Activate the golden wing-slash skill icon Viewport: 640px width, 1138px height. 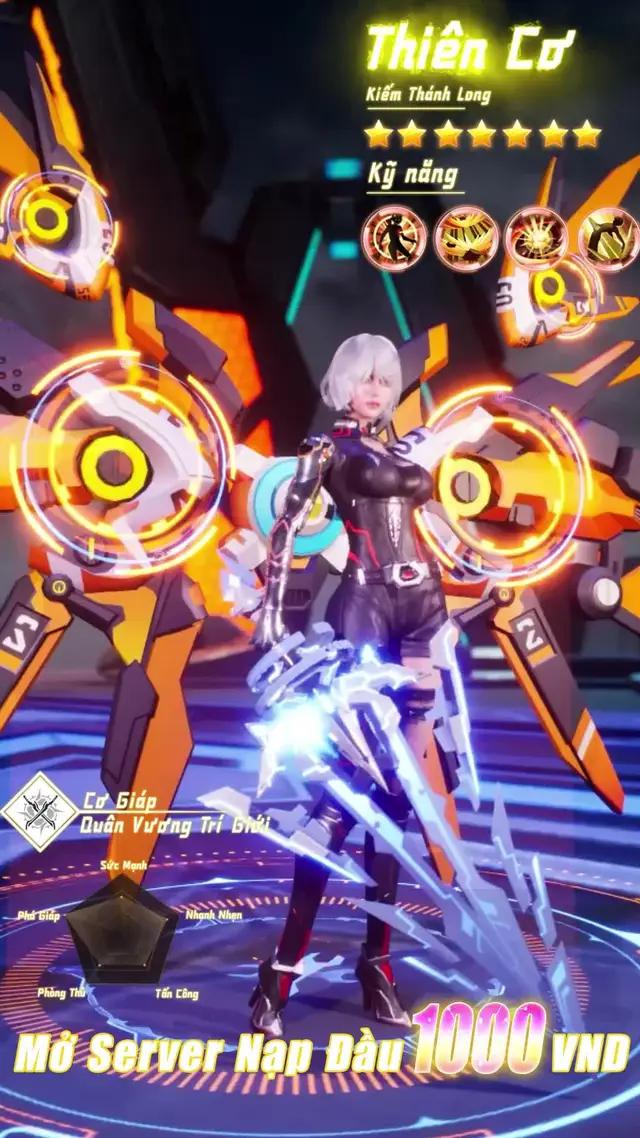pyautogui.click(x=466, y=238)
